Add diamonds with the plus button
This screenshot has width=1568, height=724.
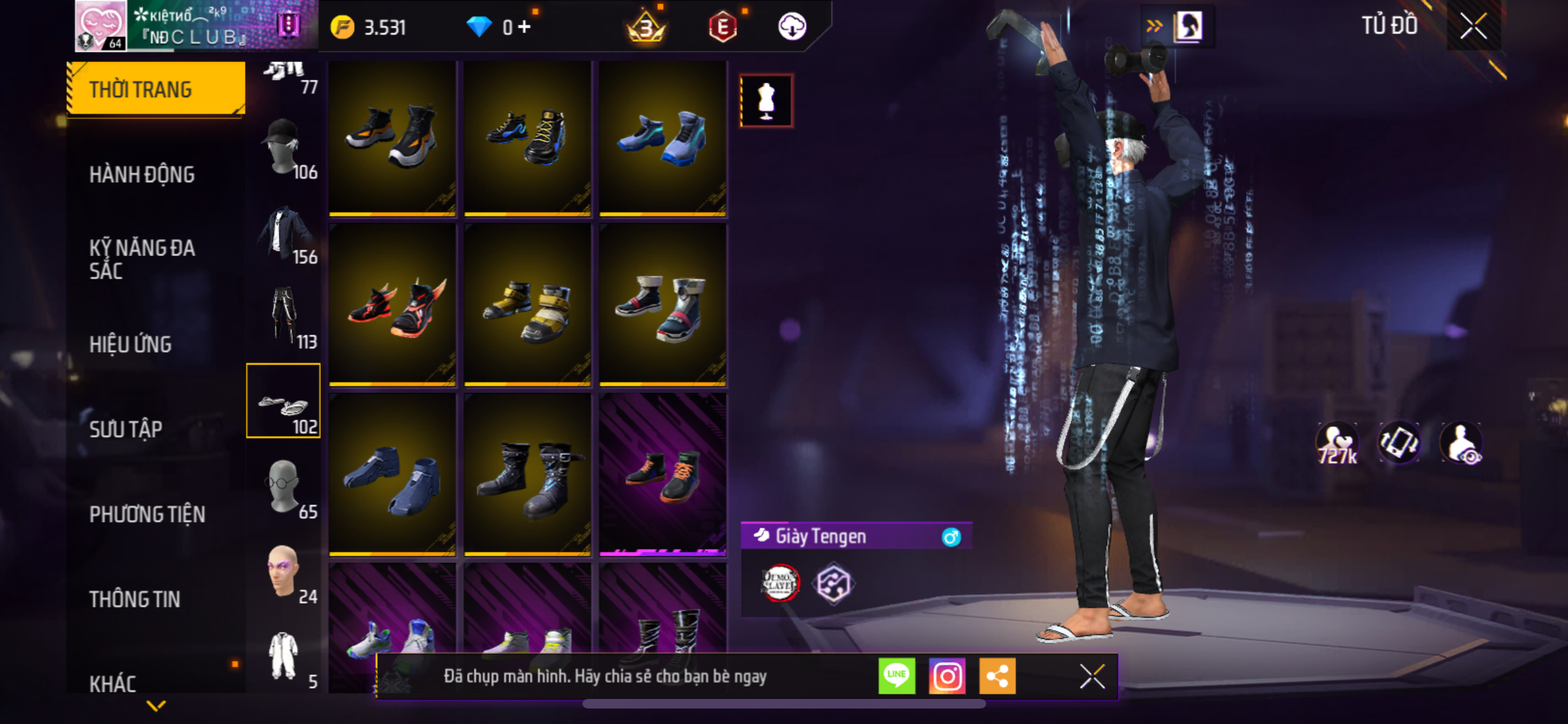(525, 27)
